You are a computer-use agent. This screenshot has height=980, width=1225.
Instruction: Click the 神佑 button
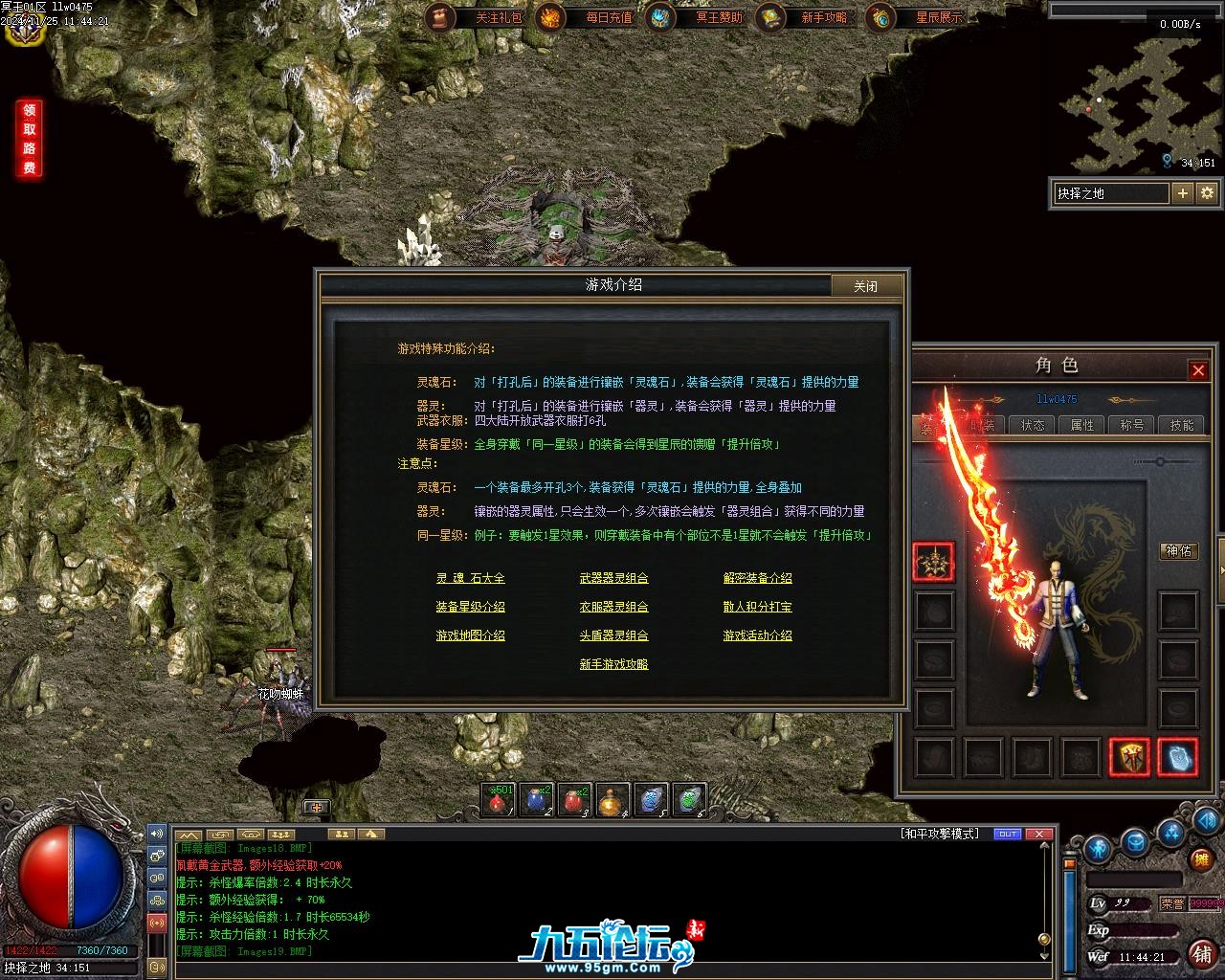pos(1178,551)
